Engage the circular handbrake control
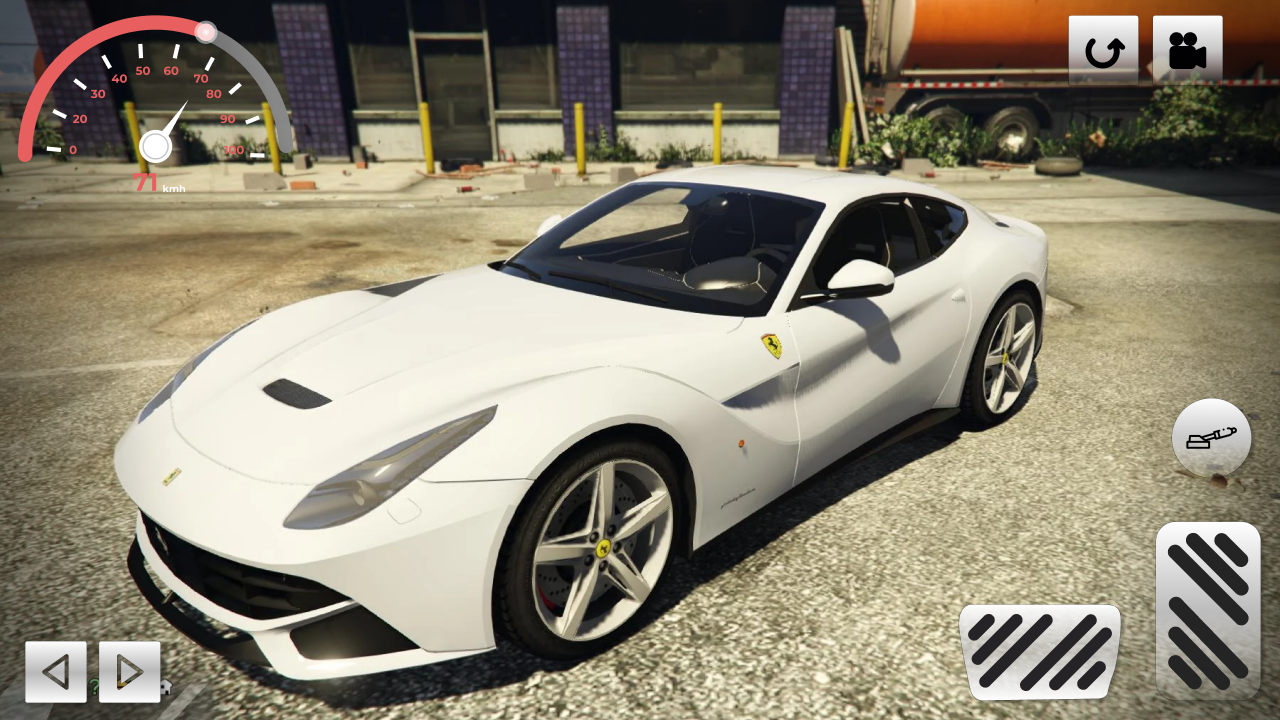 click(x=1210, y=437)
